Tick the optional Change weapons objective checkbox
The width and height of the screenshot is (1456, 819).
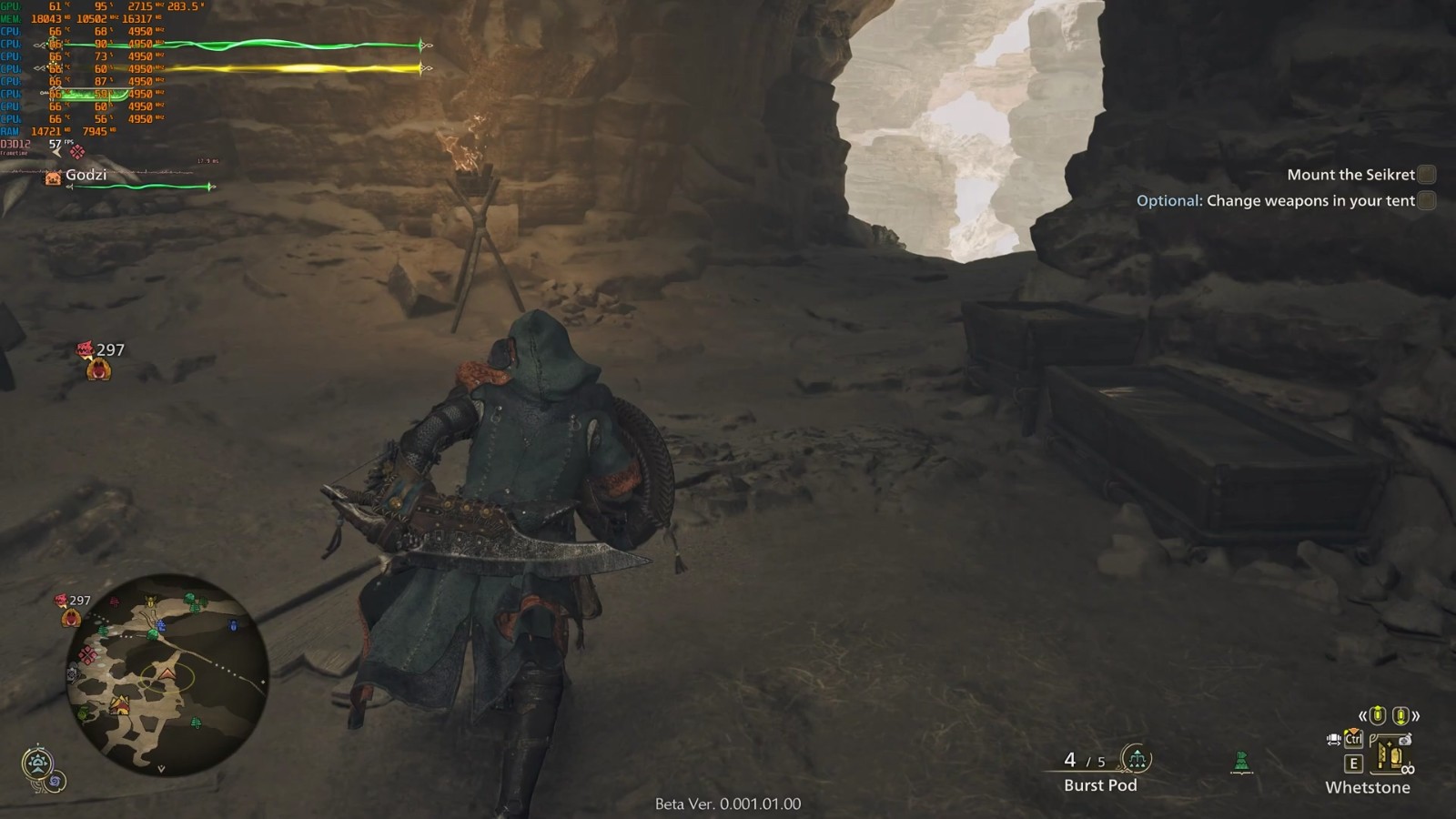pos(1427,201)
